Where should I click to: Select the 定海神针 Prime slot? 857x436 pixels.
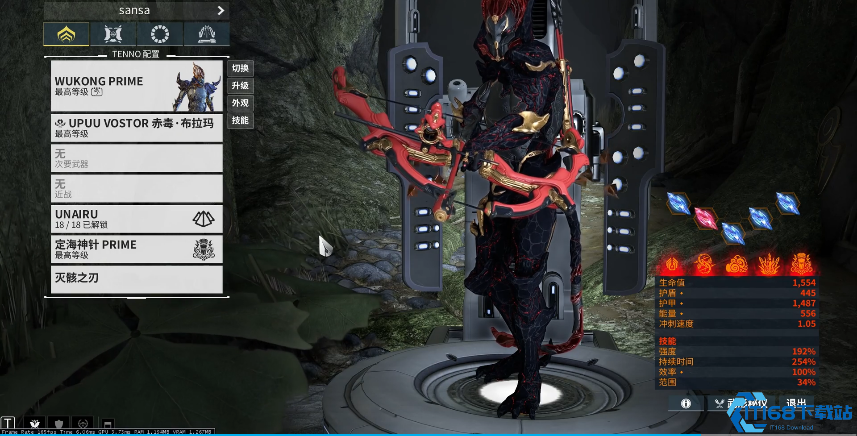point(135,249)
